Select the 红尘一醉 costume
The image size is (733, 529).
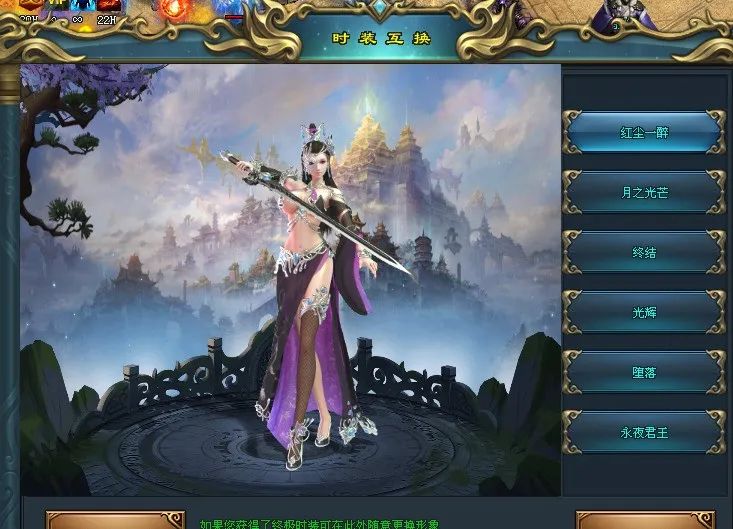coord(644,132)
